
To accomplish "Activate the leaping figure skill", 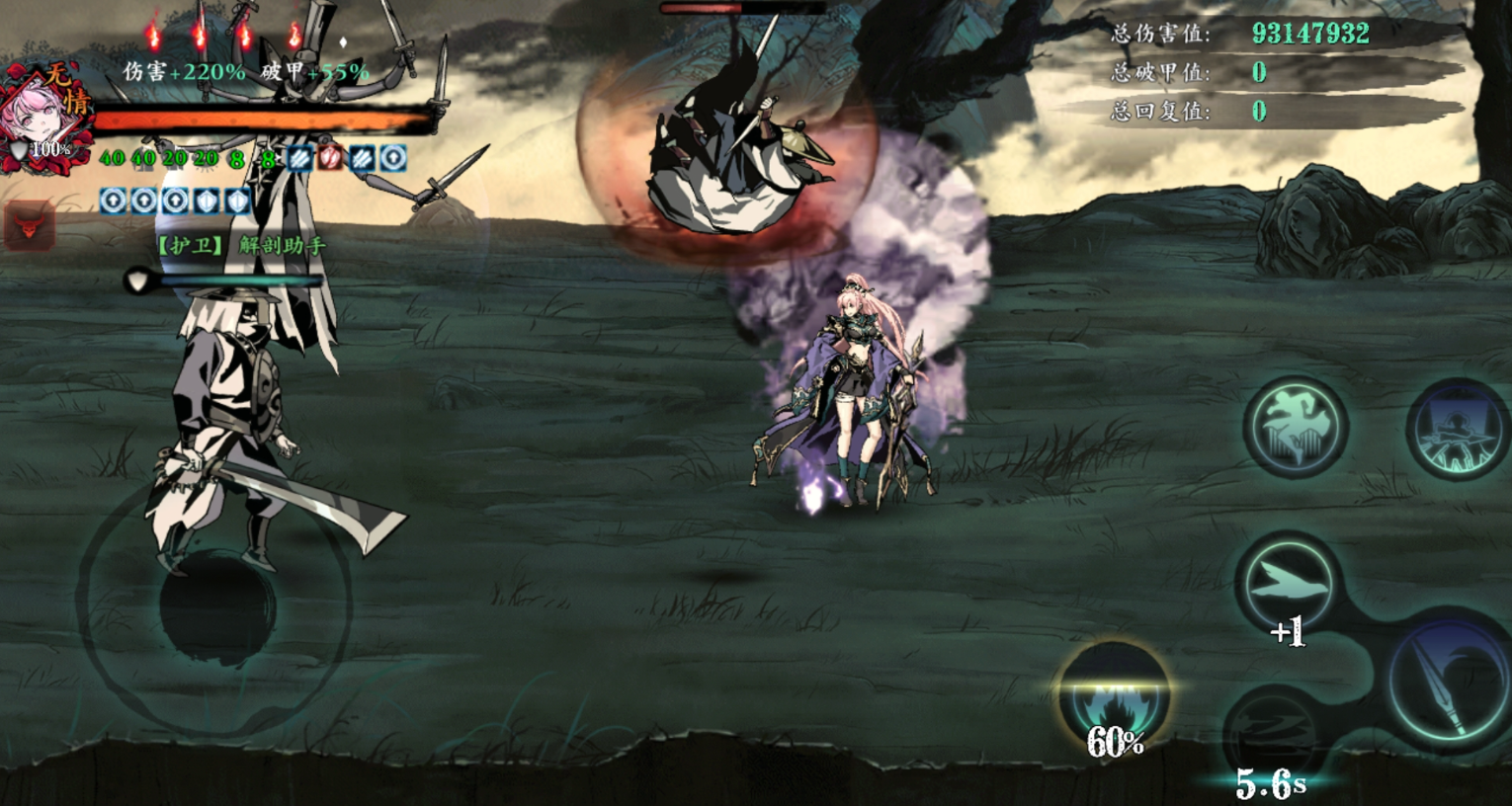I will coord(1295,426).
